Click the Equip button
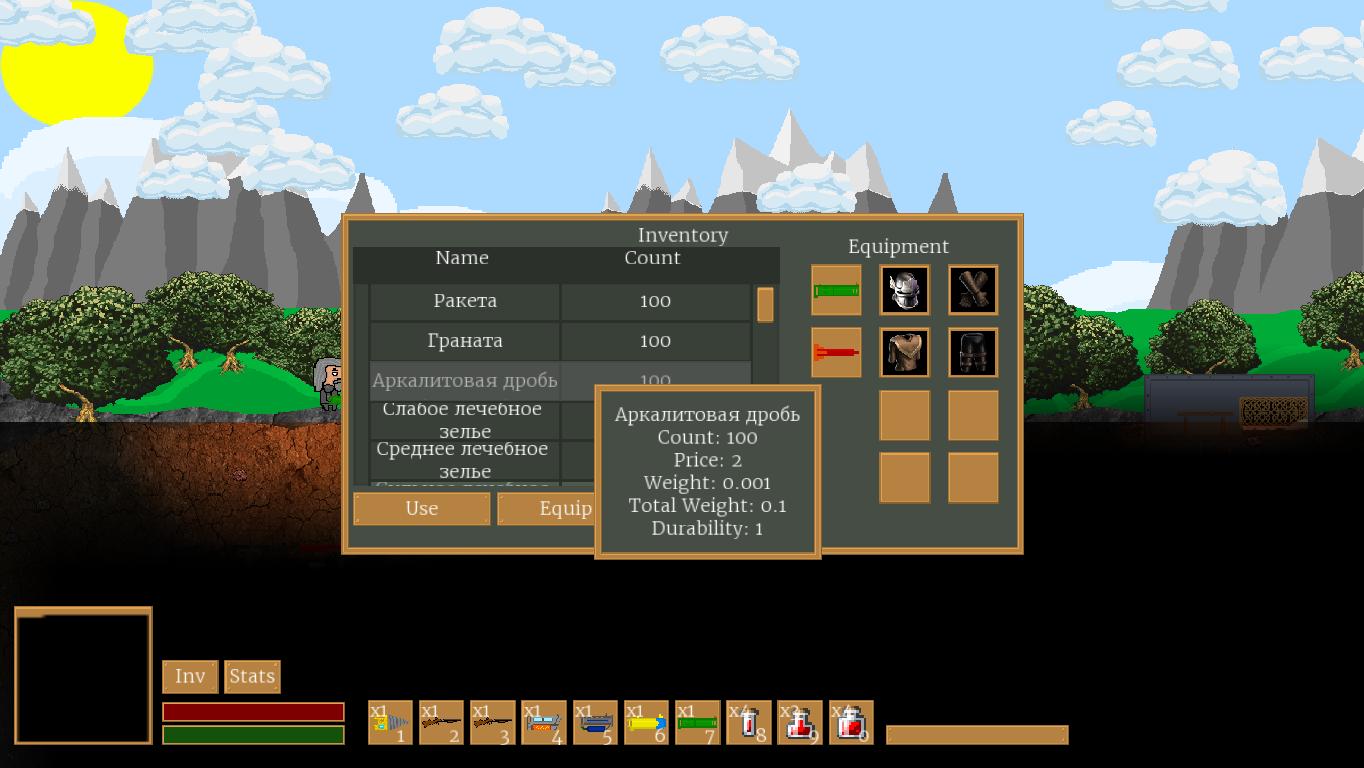 [547, 508]
